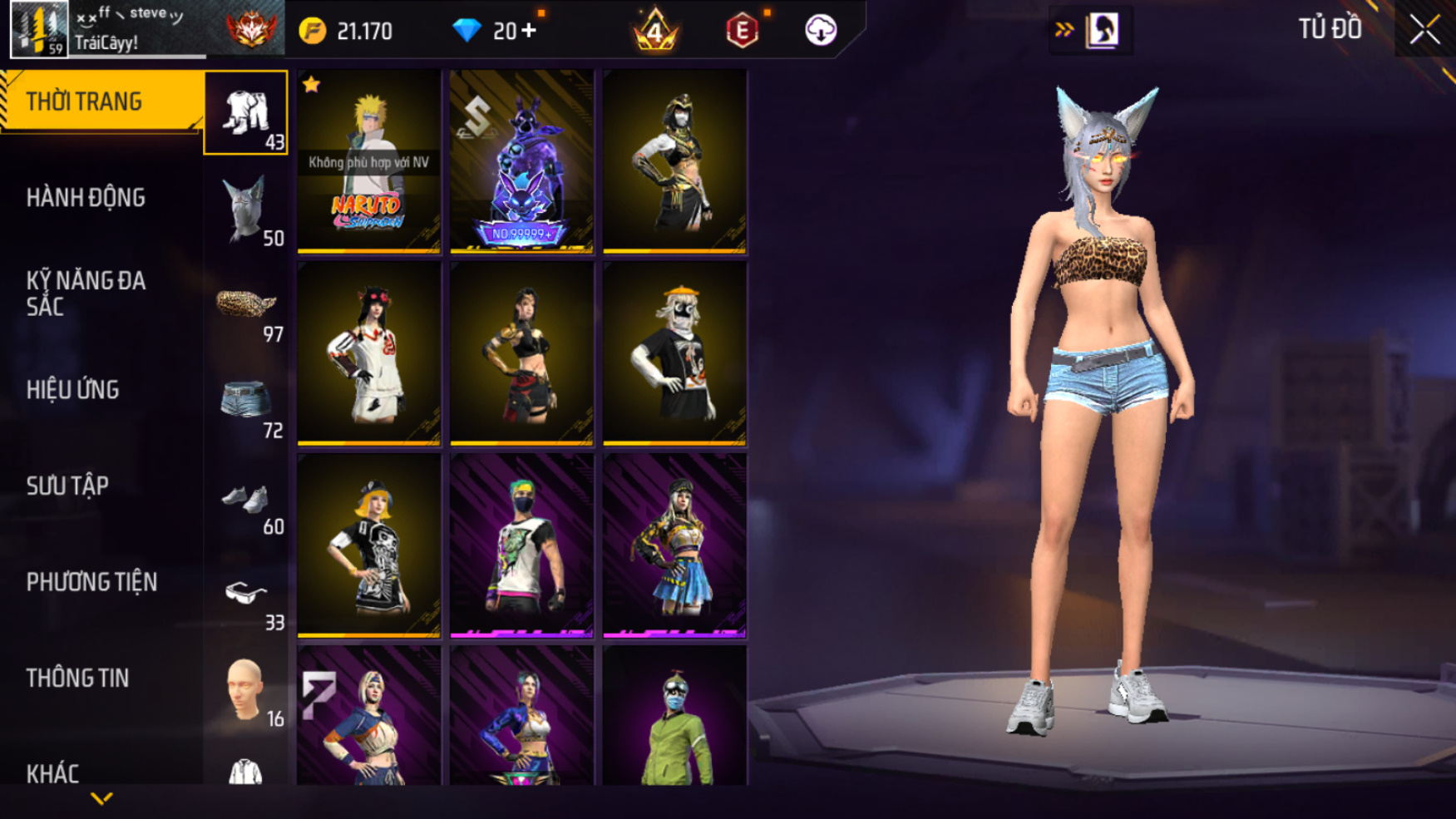Open the sunglasses accessory subcategory
The height and width of the screenshot is (819, 1456).
(x=246, y=595)
